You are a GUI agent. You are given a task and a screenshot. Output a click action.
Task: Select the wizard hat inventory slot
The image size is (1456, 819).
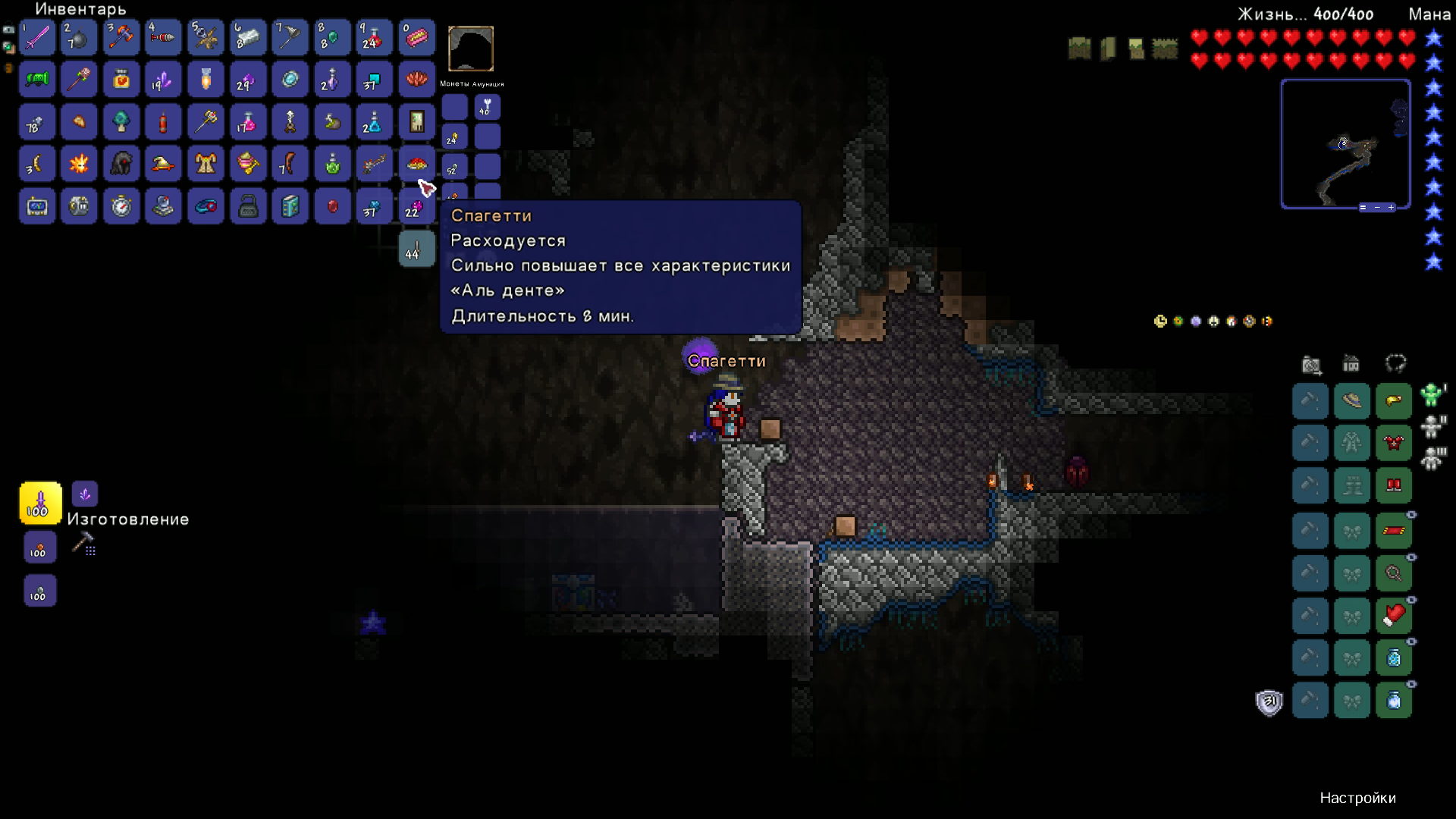tap(163, 164)
